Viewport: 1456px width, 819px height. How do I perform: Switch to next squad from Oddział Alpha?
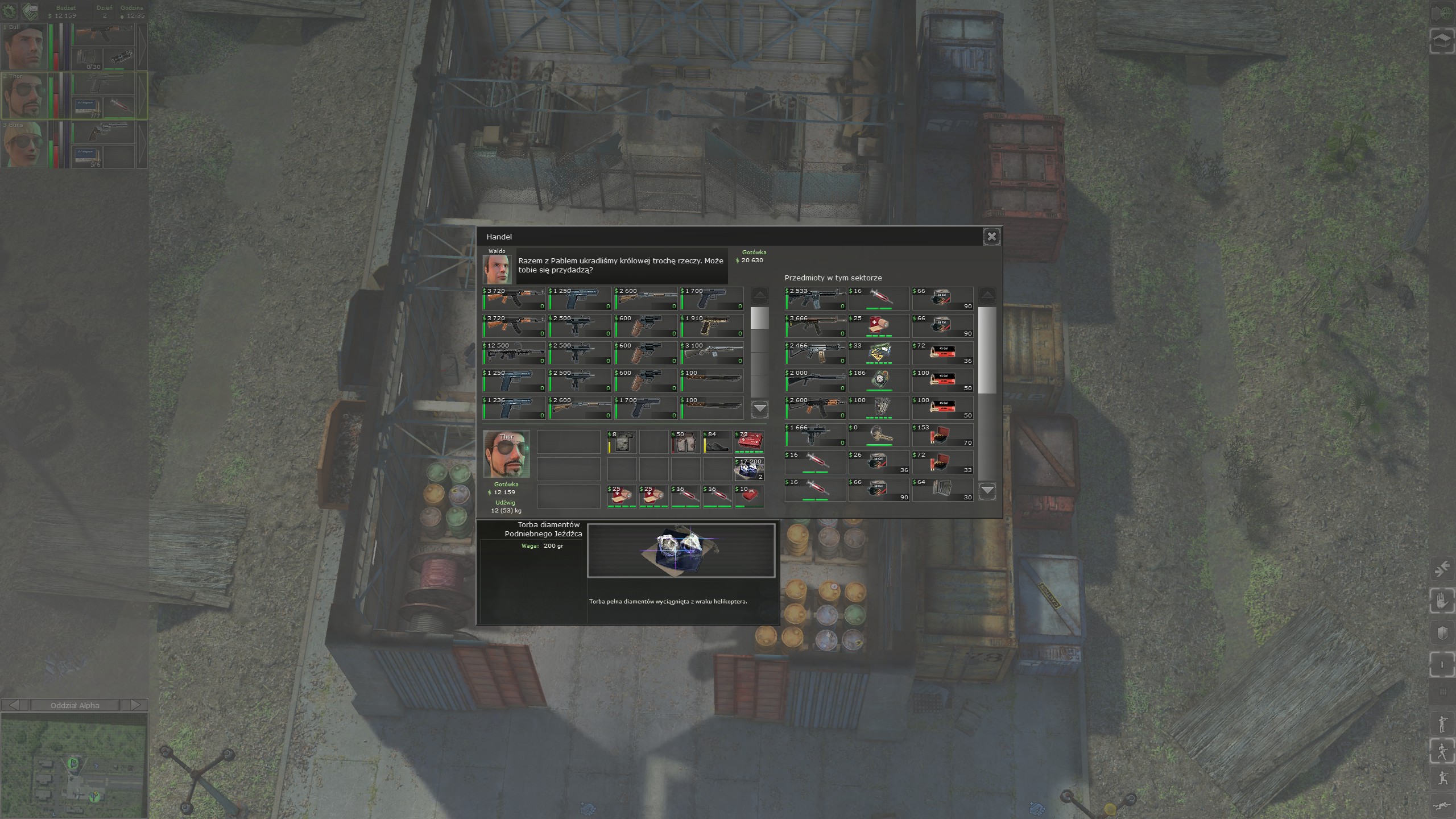pos(135,705)
